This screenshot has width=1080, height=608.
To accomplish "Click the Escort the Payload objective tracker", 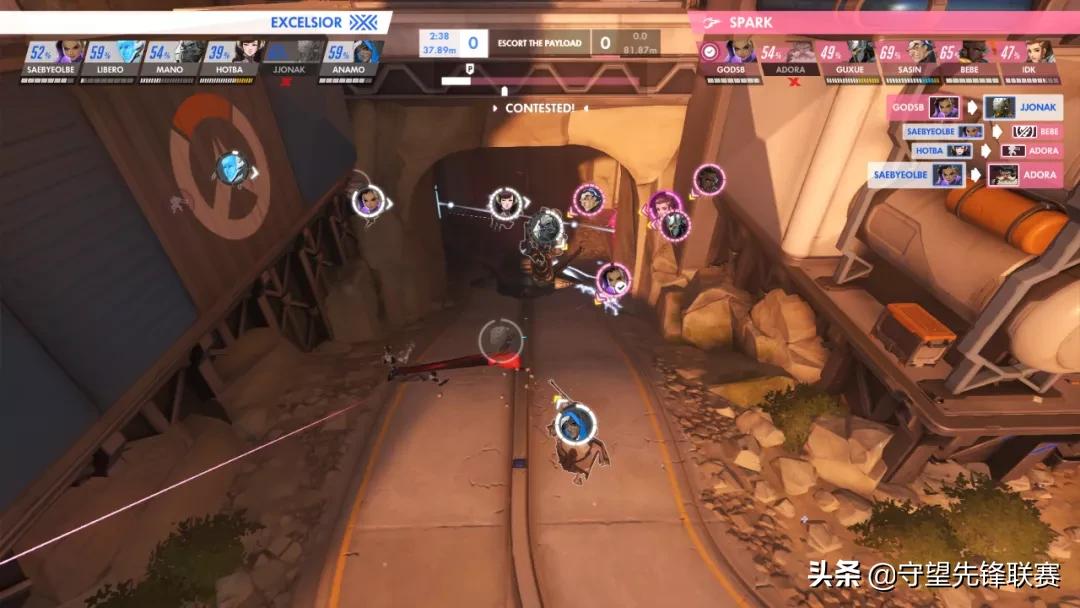I will (x=539, y=43).
